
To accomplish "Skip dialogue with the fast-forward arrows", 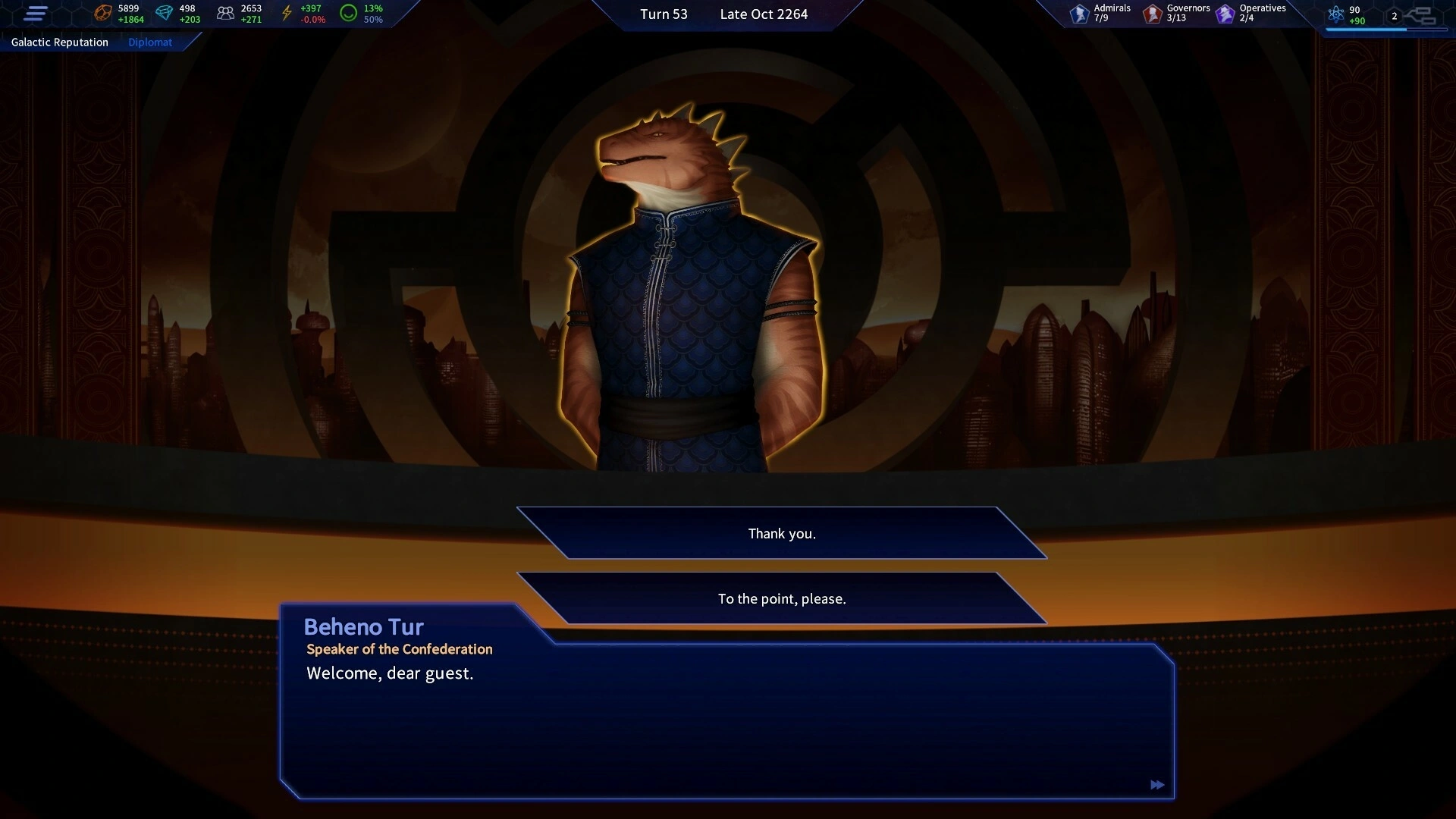I will pos(1157,785).
